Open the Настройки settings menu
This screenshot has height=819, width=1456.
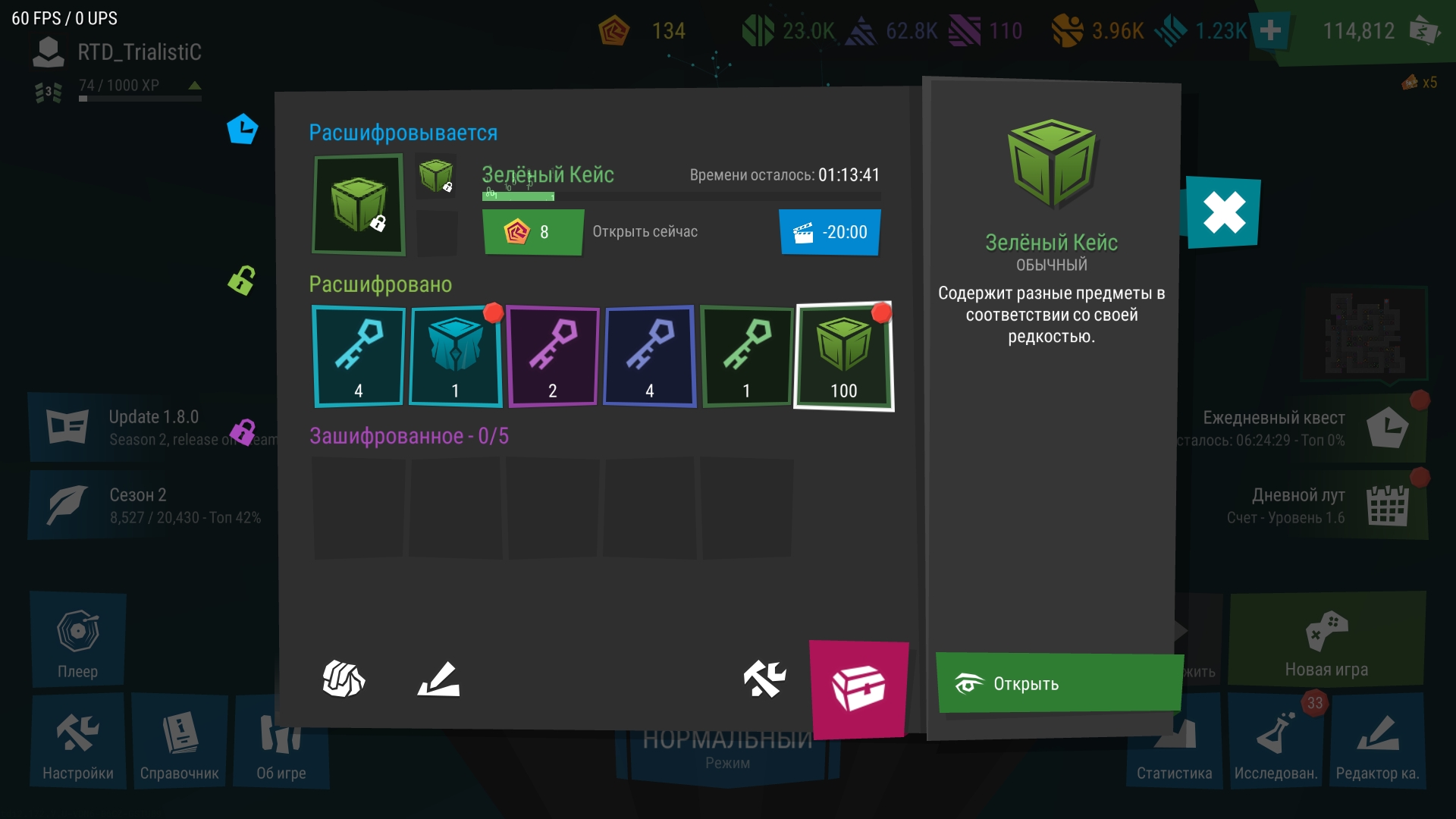pos(78,742)
